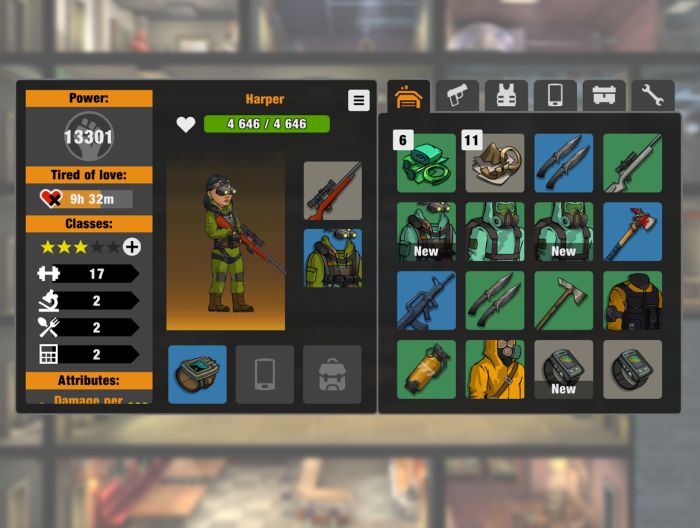Switch to the armor vest tab

tap(506, 96)
